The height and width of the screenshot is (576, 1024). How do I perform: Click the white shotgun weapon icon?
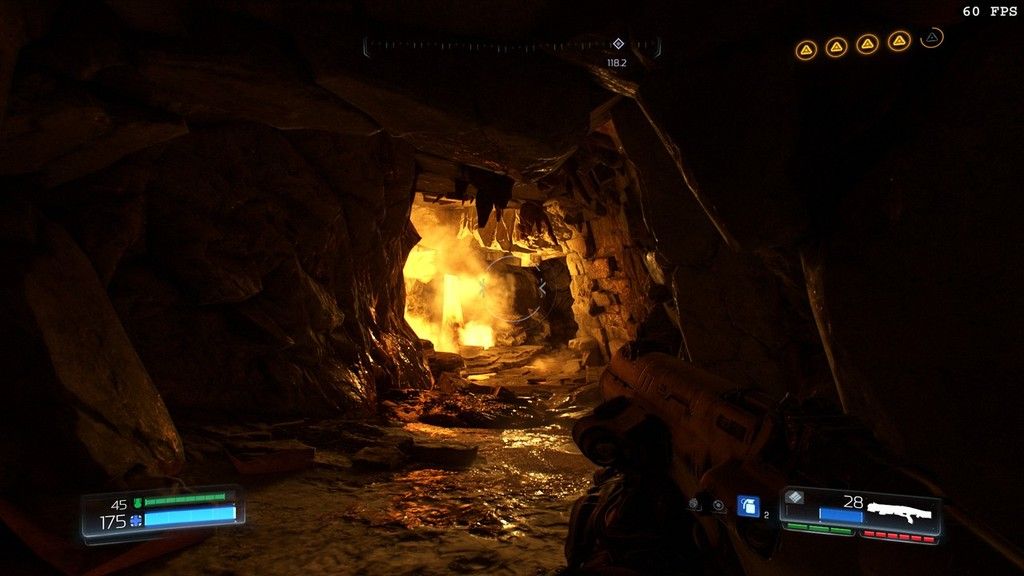click(898, 511)
